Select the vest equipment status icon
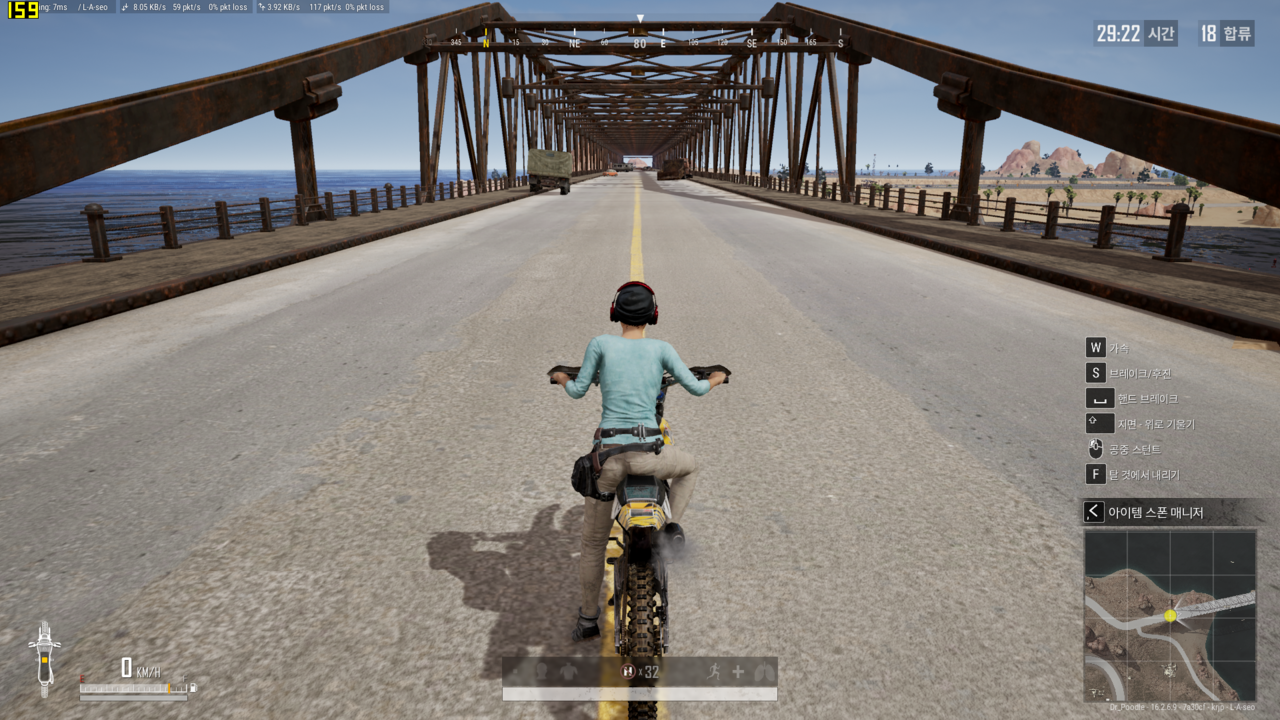Screen dimensions: 1280x720 point(569,672)
